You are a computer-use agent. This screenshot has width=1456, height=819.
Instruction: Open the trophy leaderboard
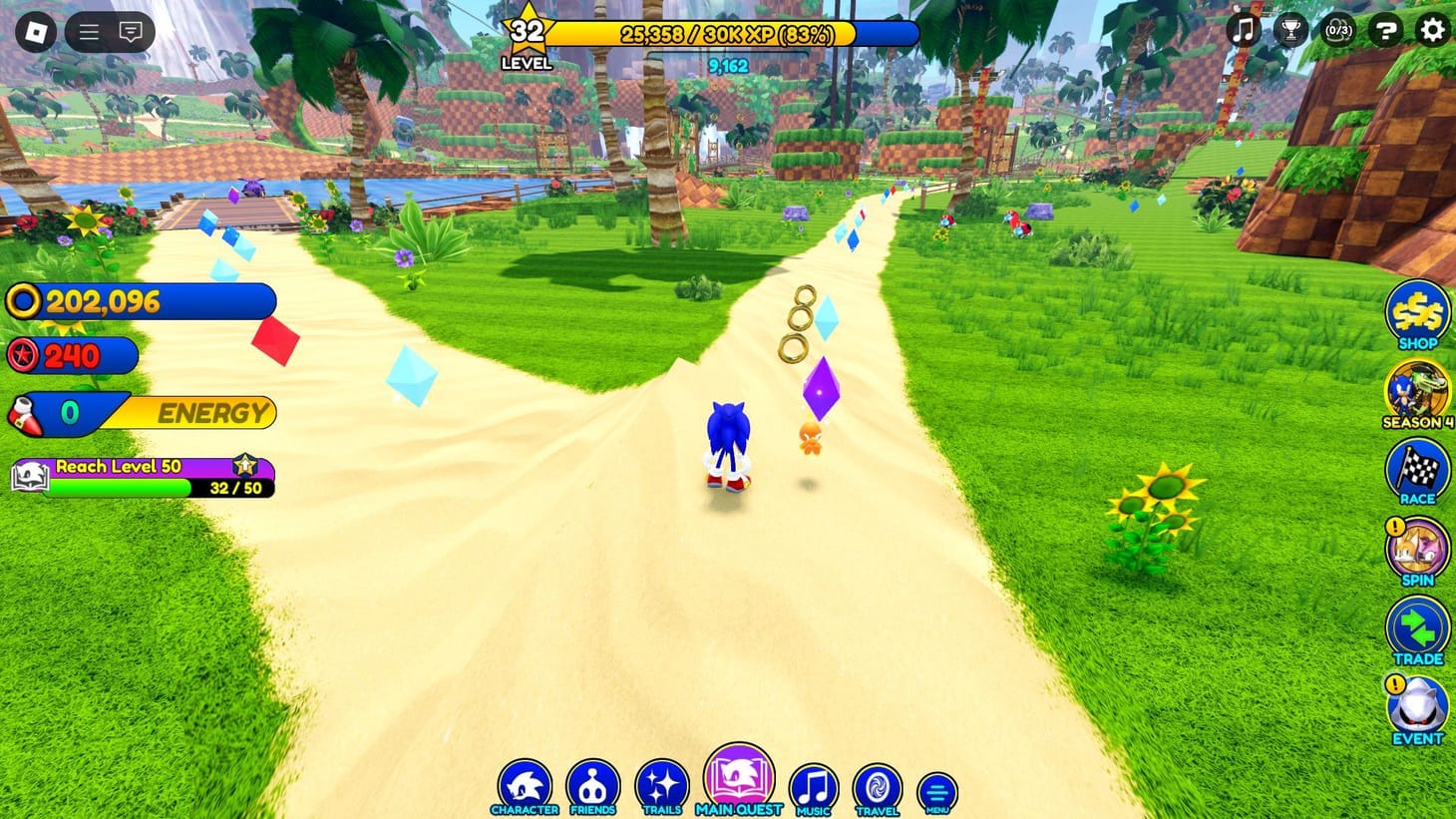pyautogui.click(x=1291, y=31)
